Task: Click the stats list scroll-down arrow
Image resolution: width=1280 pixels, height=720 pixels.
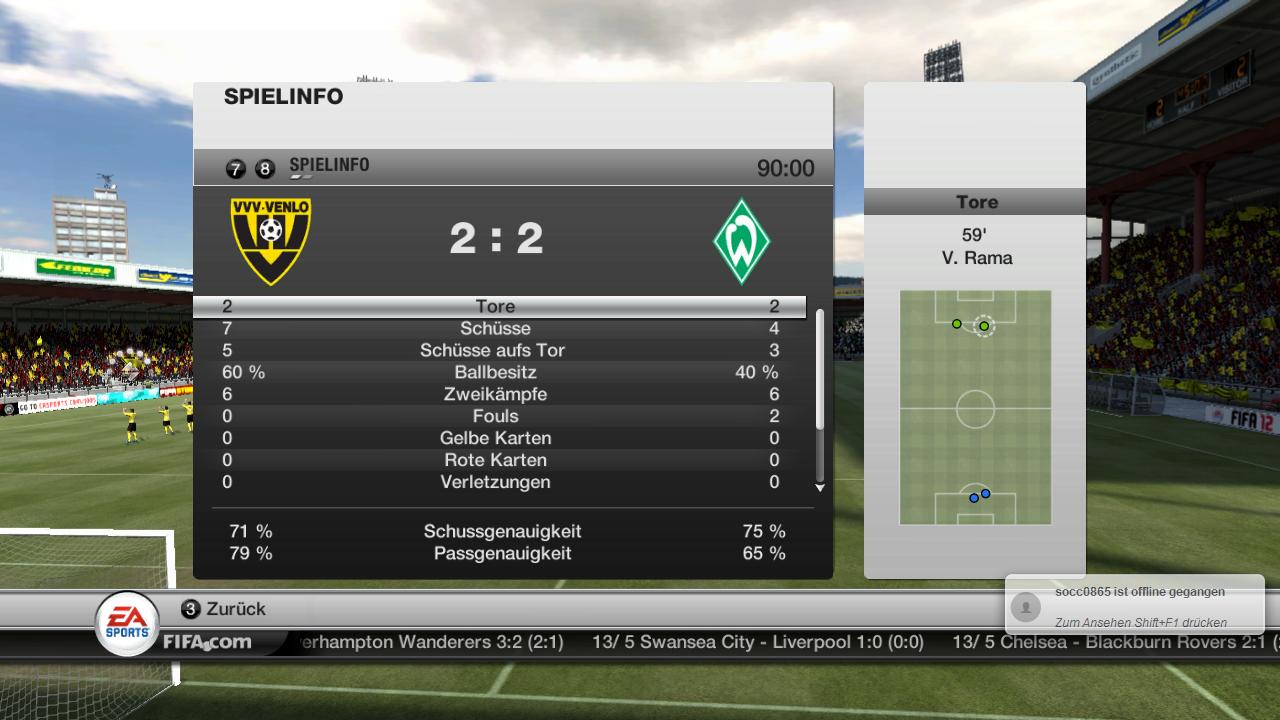Action: 820,488
